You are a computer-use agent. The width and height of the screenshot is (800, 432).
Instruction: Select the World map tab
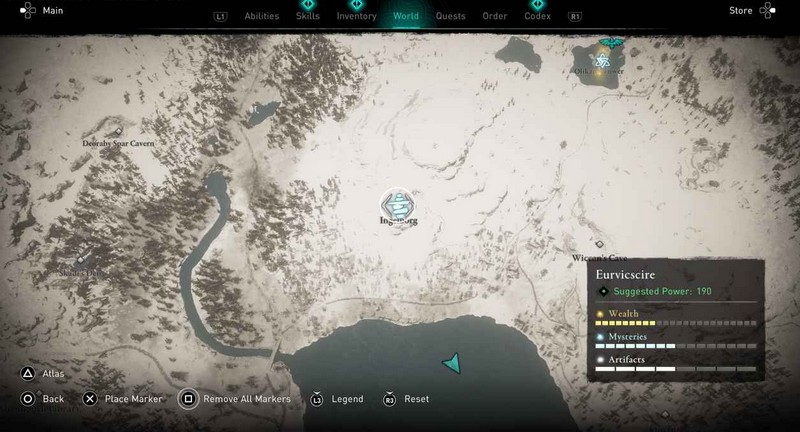tap(406, 16)
